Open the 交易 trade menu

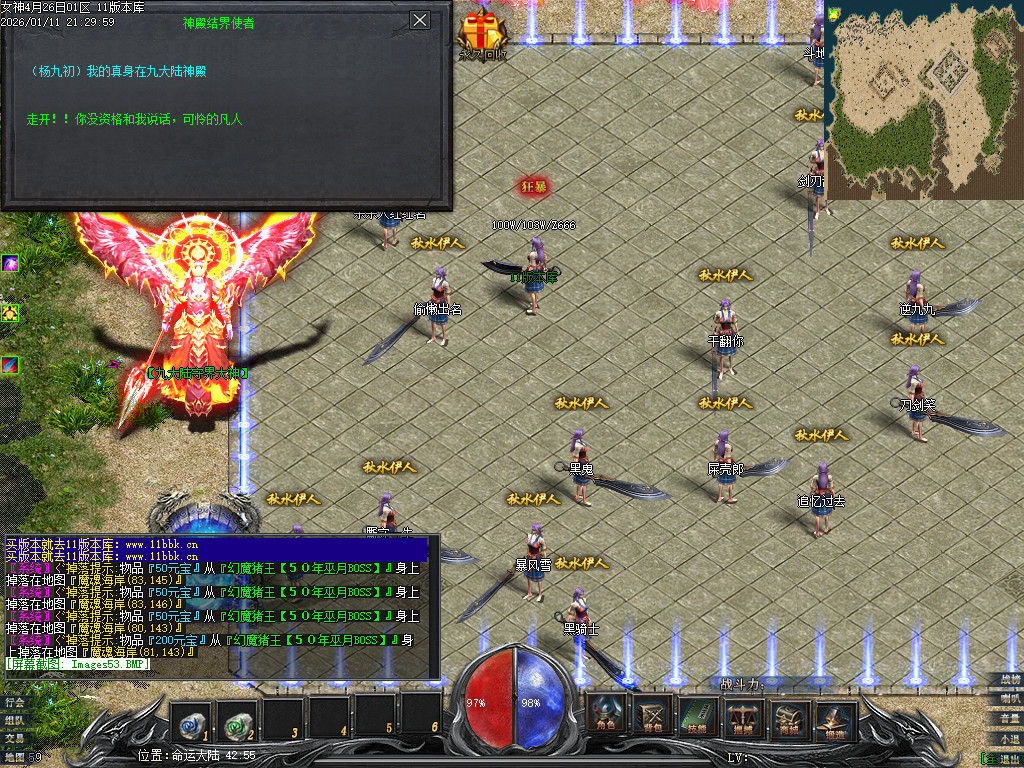(x=14, y=738)
